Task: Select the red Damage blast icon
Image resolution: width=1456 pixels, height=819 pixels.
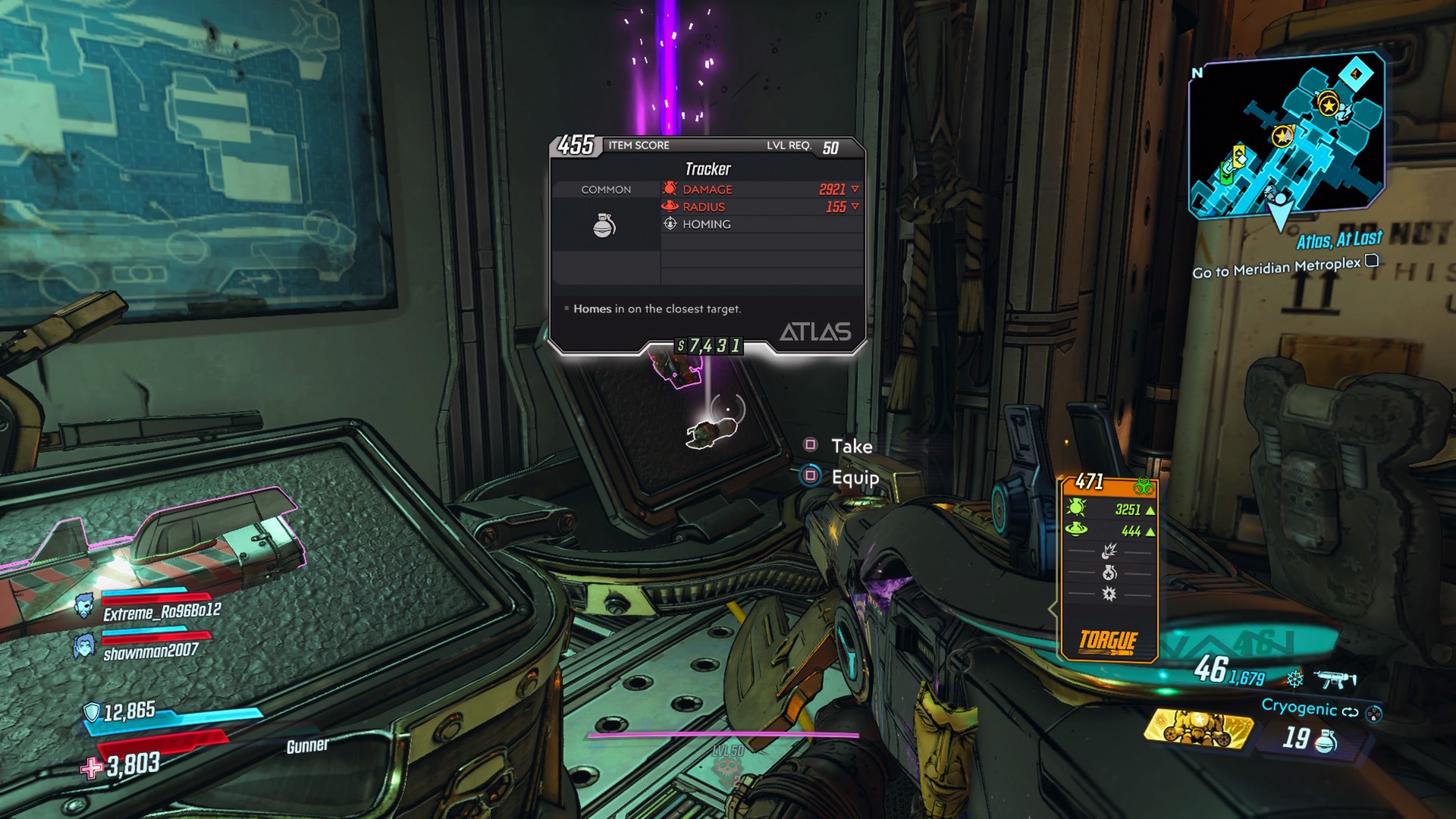Action: click(x=670, y=189)
